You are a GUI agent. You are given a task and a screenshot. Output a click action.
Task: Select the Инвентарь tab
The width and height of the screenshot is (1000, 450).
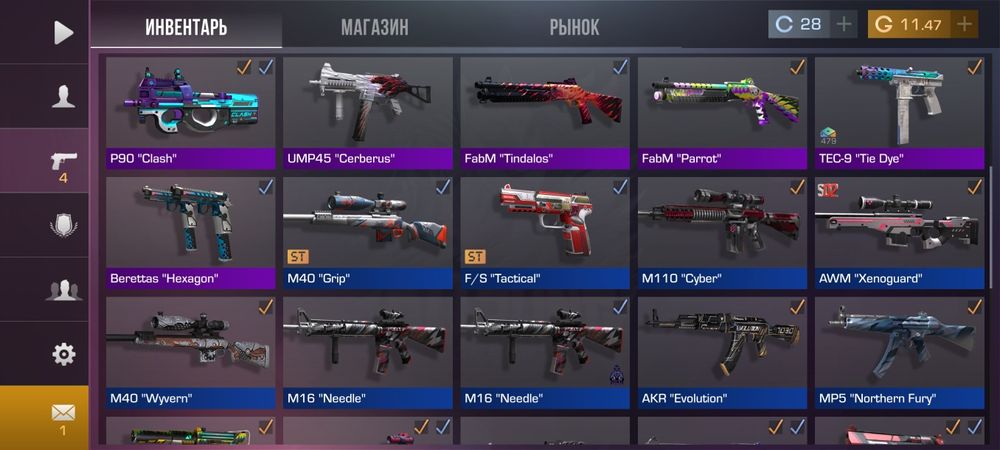(x=186, y=27)
